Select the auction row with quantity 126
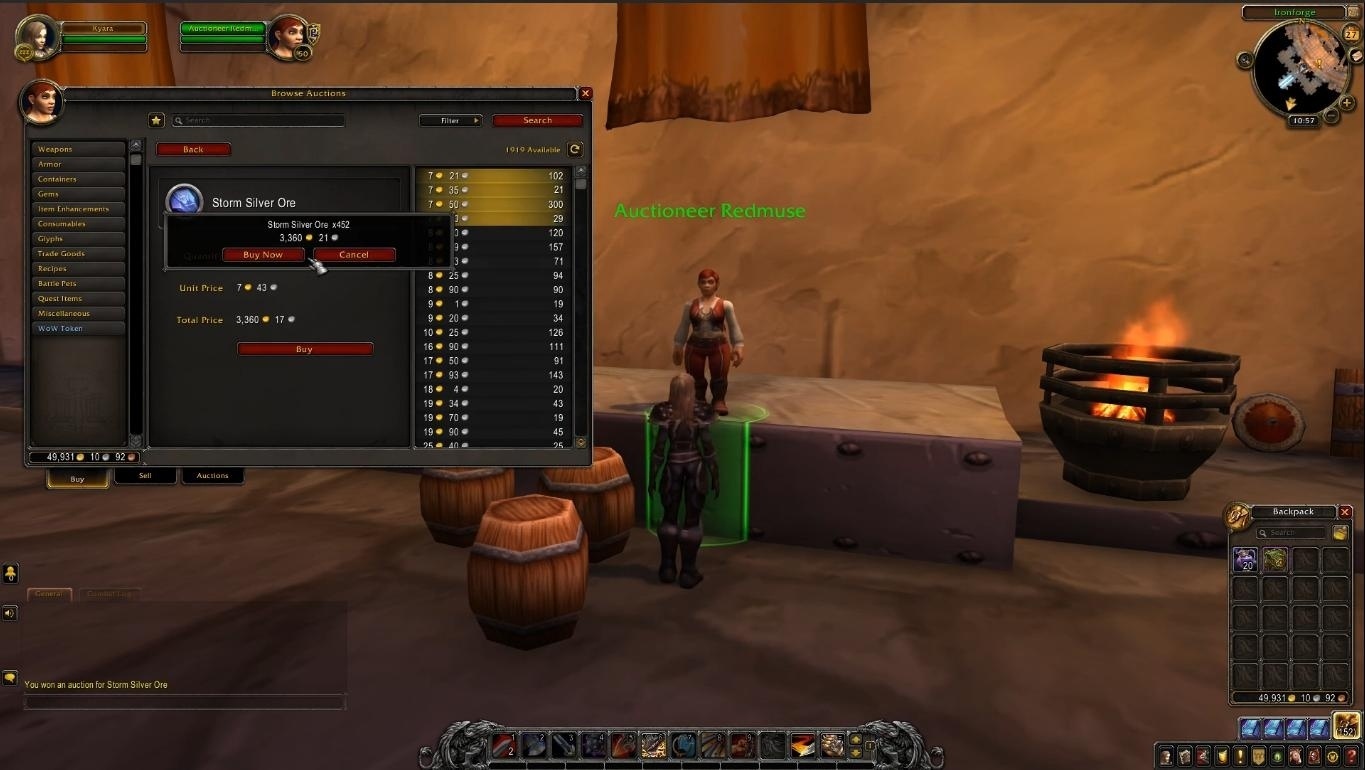Viewport: 1365px width, 770px height. click(495, 333)
